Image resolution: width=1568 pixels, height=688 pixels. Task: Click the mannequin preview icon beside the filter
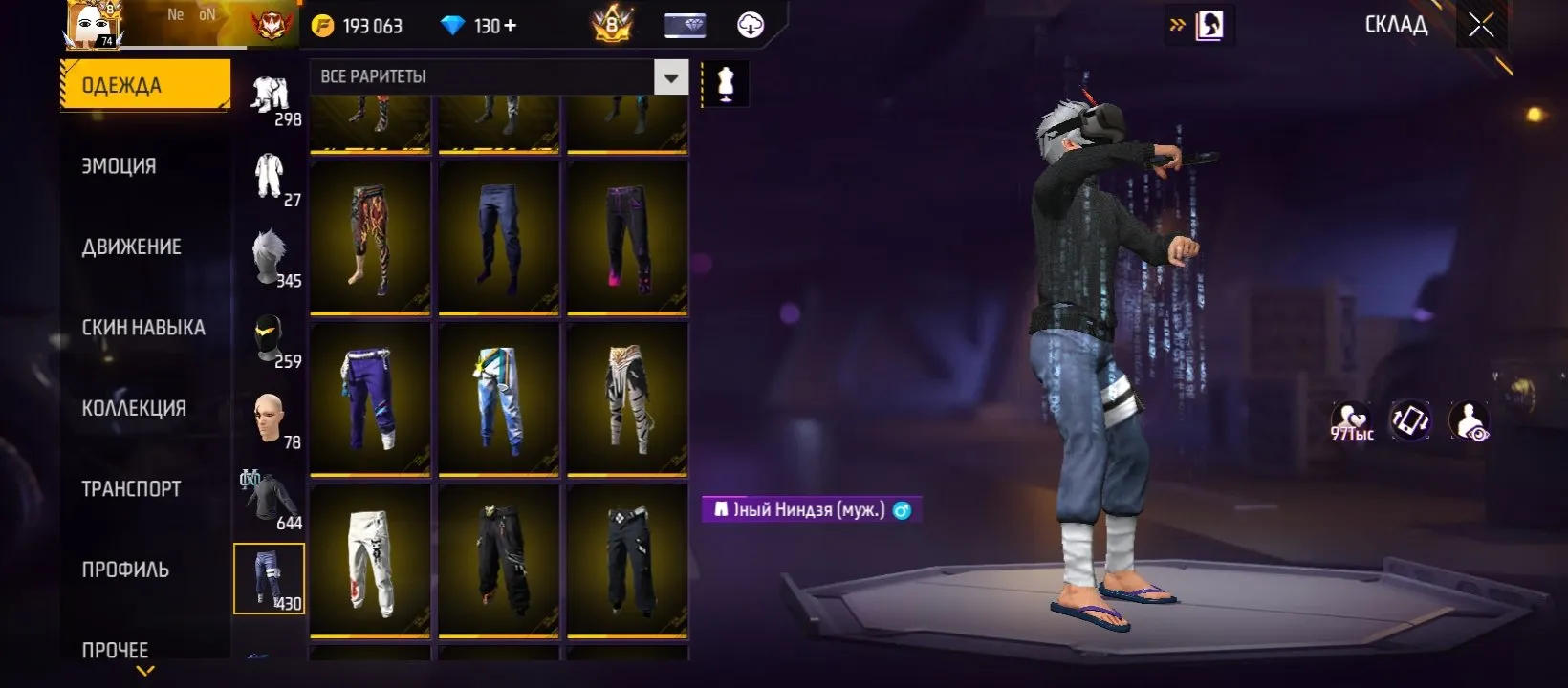(x=724, y=82)
